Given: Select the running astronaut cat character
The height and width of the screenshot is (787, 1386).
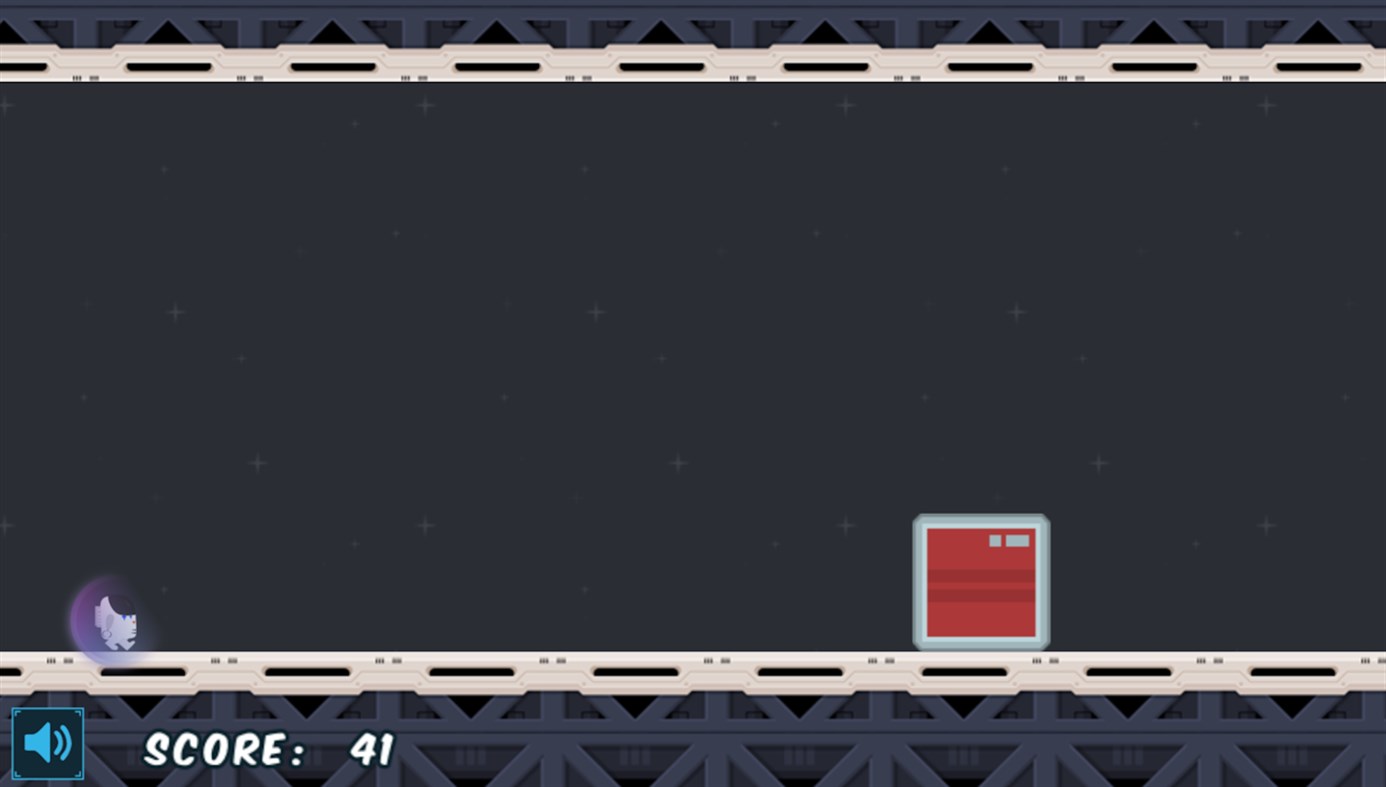Looking at the screenshot, I should pyautogui.click(x=115, y=620).
